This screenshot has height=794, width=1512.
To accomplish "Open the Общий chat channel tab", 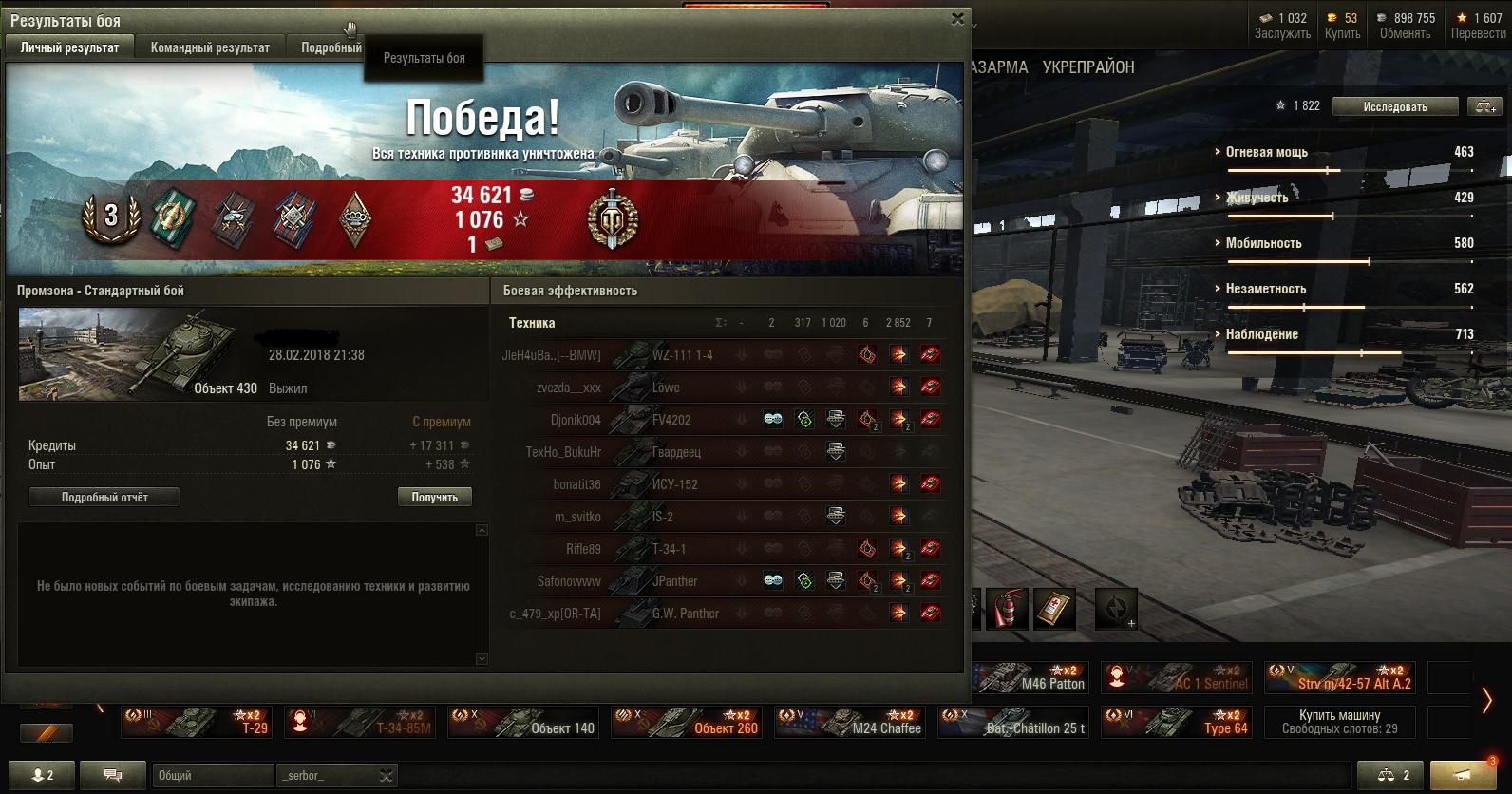I will tap(212, 775).
